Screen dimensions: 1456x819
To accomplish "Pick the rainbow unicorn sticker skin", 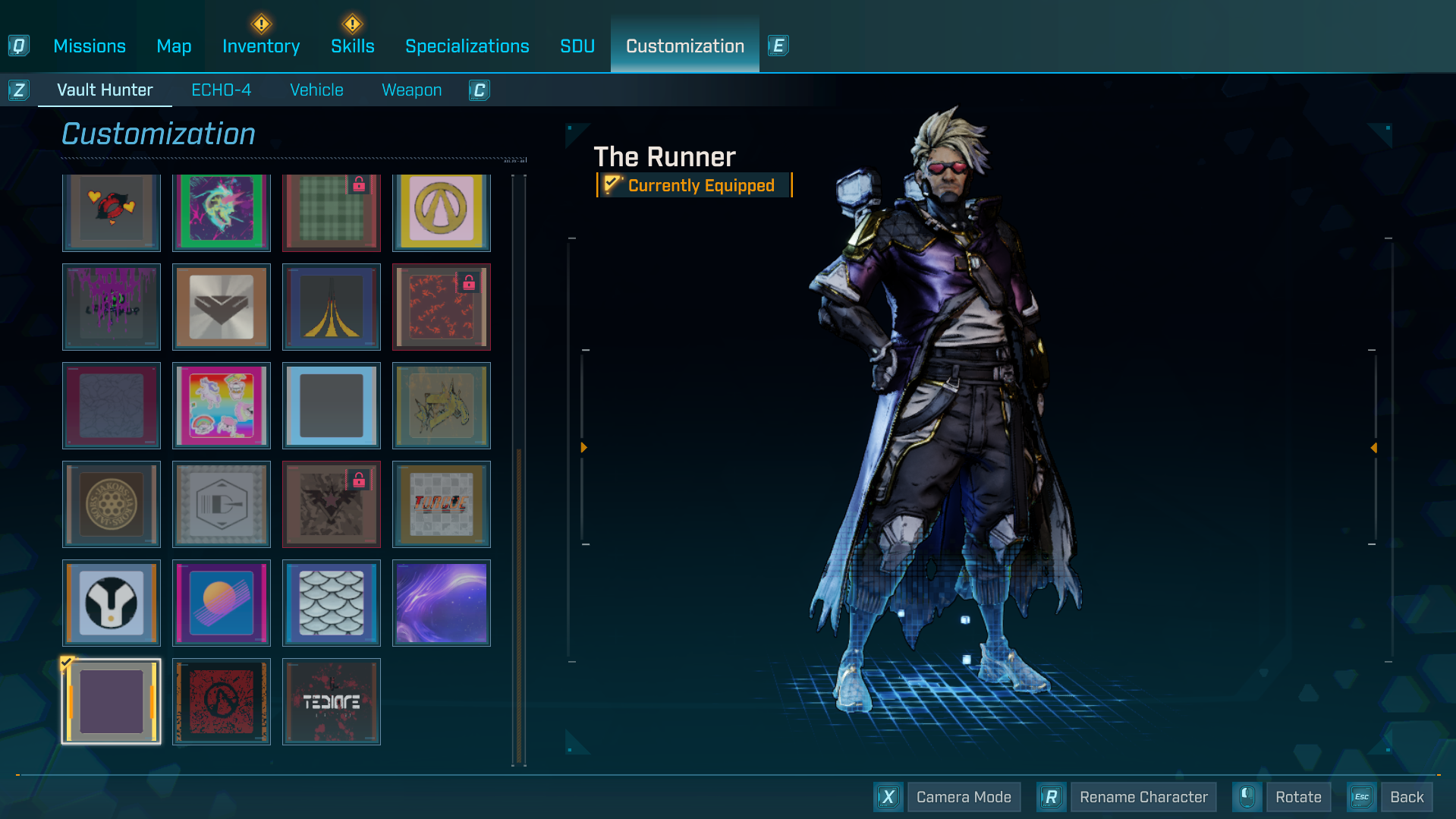I will (222, 405).
